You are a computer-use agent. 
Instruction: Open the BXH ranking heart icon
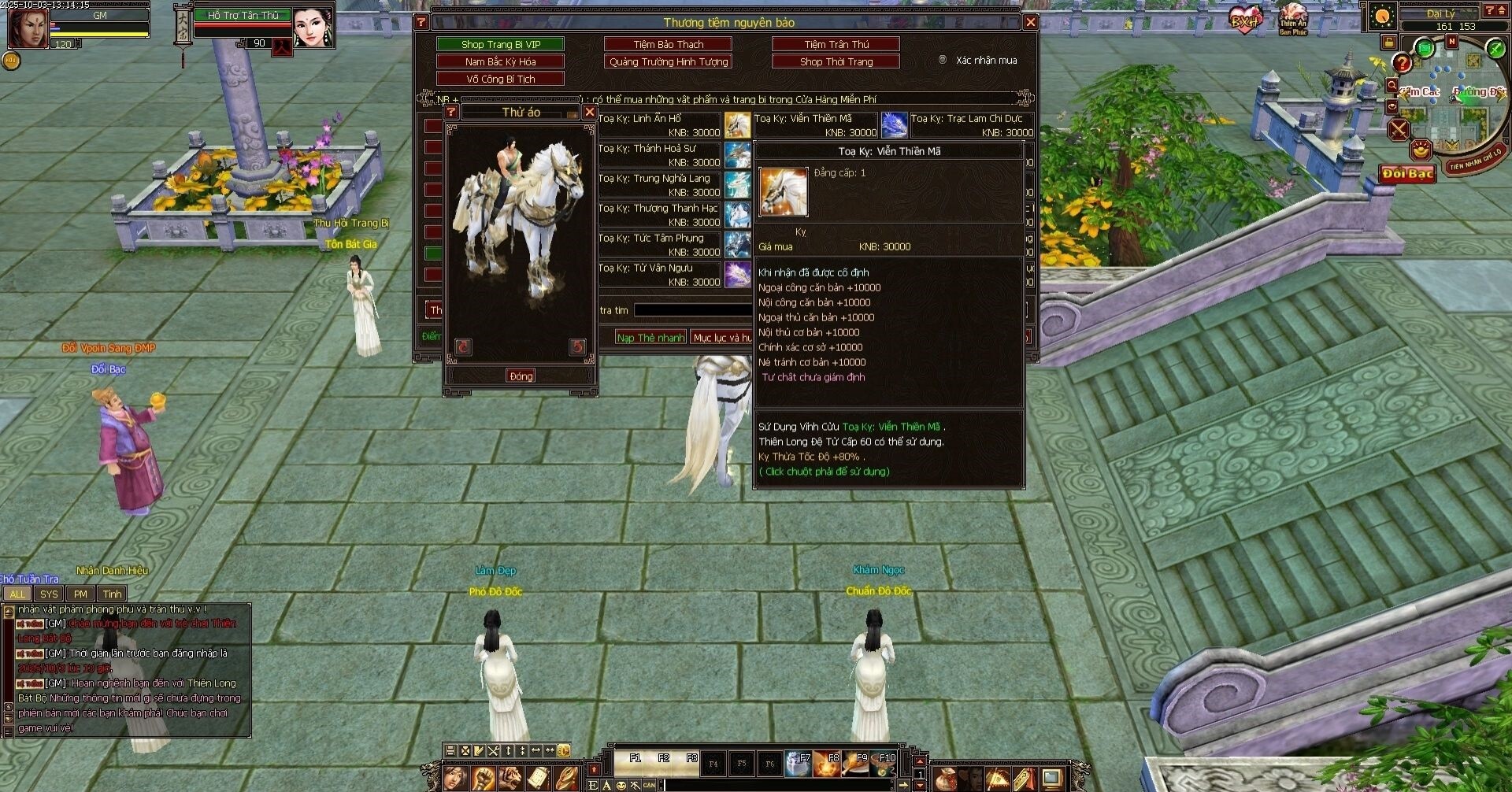coord(1245,20)
